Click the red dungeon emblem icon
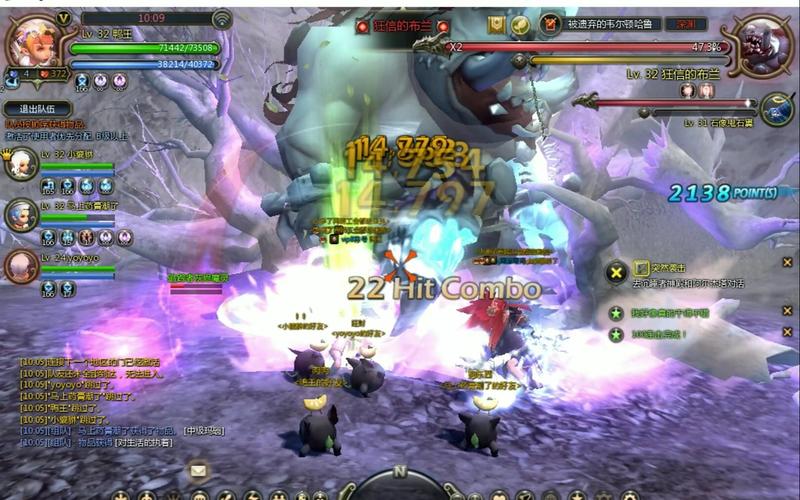800x500 pixels. tap(550, 24)
